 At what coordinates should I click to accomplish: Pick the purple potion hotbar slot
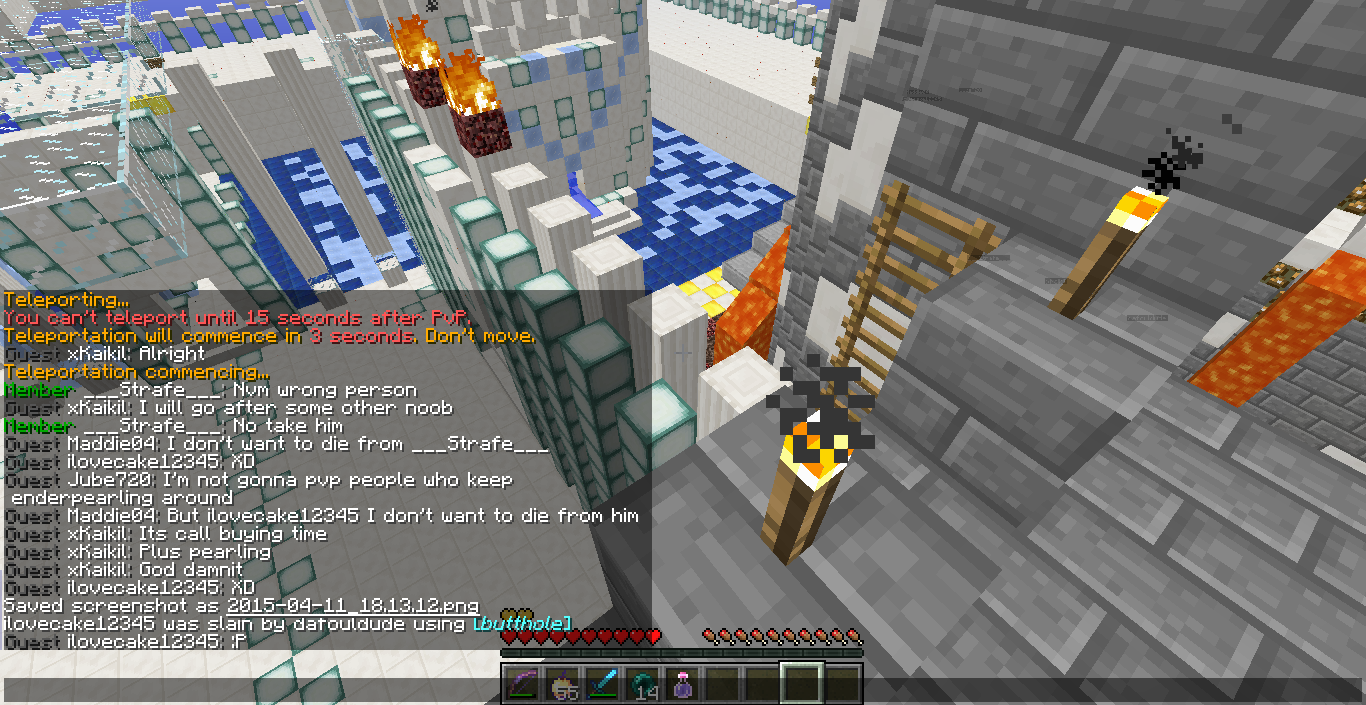point(682,684)
